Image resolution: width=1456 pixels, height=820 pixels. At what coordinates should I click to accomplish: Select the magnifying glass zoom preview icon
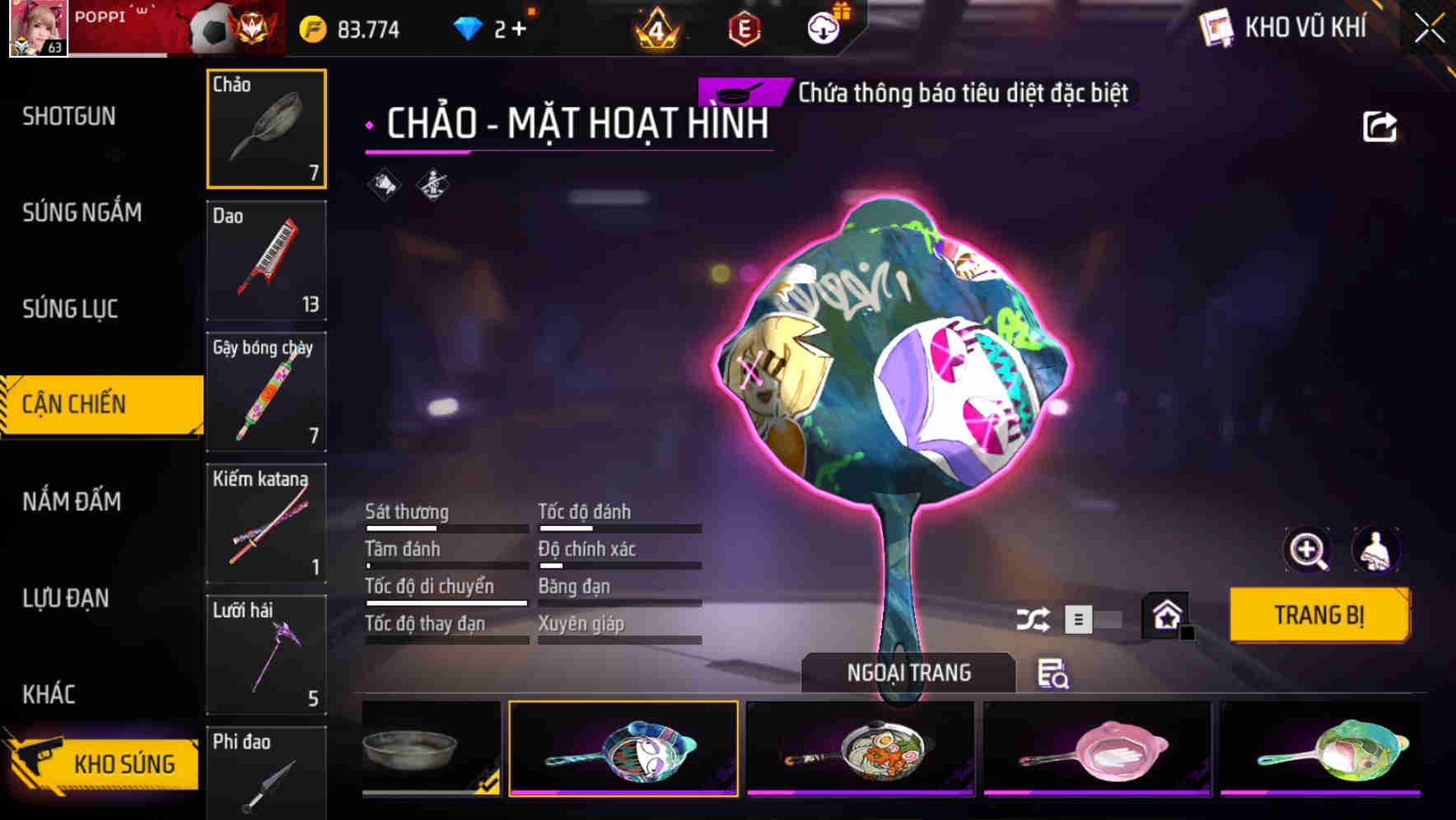pos(1307,550)
